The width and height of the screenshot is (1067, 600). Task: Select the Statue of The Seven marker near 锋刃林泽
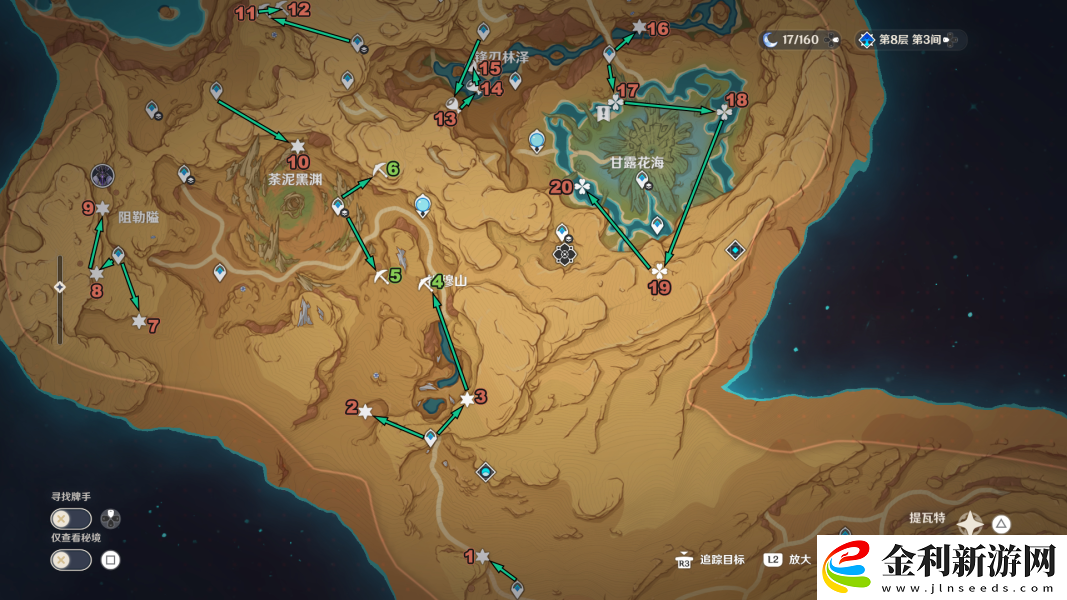click(x=537, y=141)
